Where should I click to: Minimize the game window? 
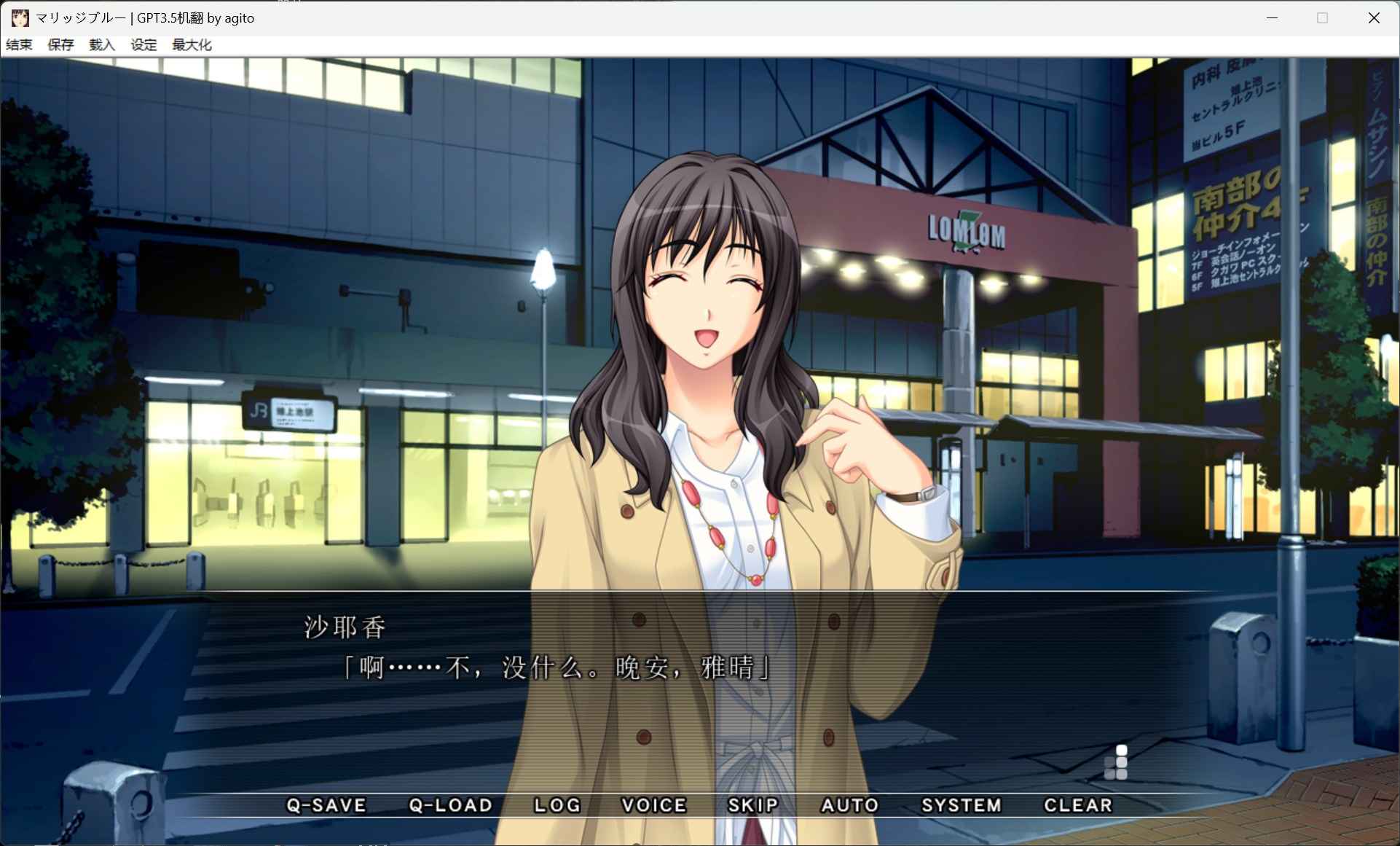pos(1273,18)
